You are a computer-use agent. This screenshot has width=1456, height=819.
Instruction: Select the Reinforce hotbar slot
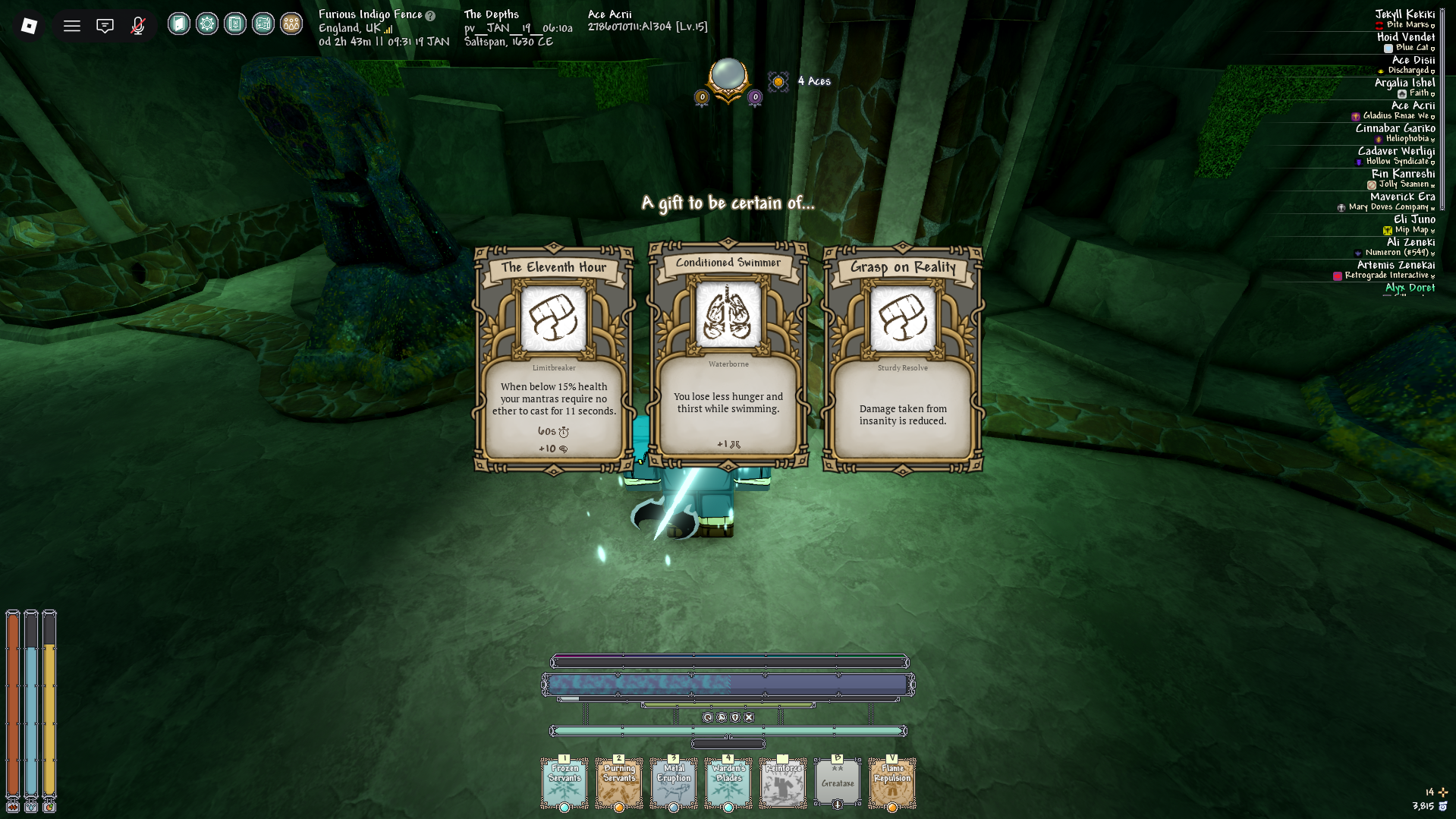(x=783, y=783)
